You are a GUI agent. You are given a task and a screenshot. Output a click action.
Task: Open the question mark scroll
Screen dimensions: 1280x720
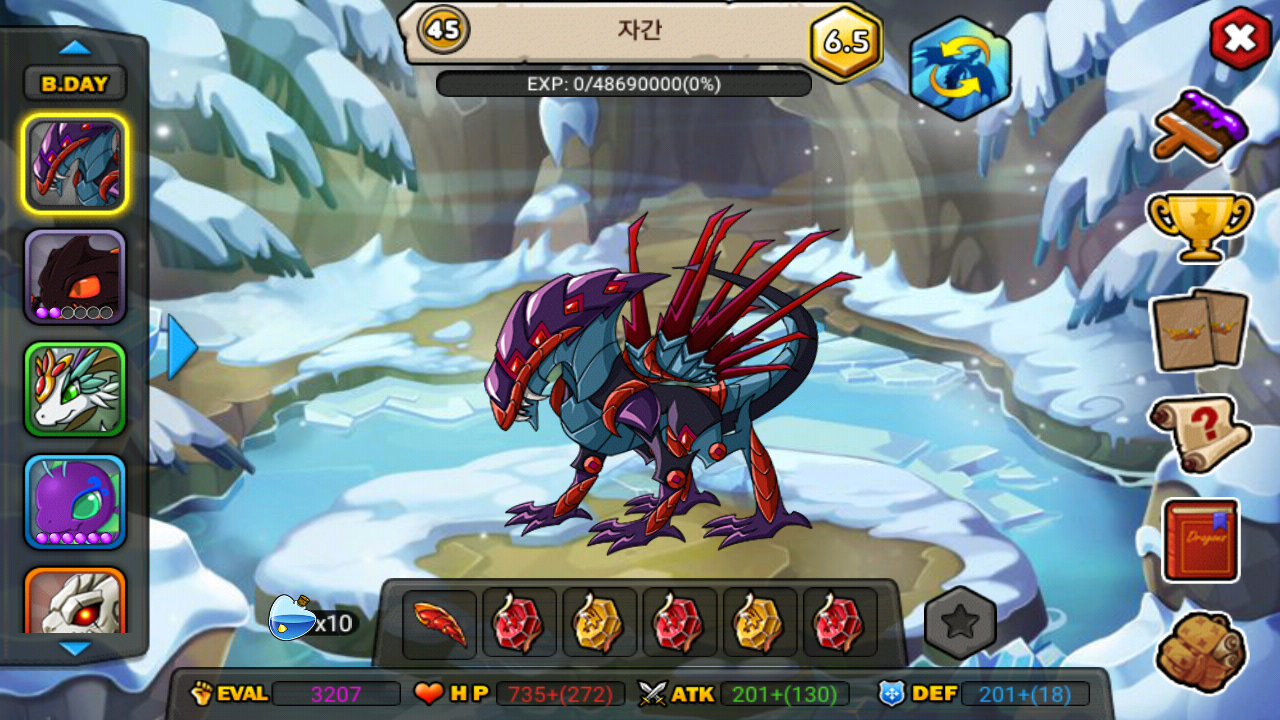coord(1200,433)
